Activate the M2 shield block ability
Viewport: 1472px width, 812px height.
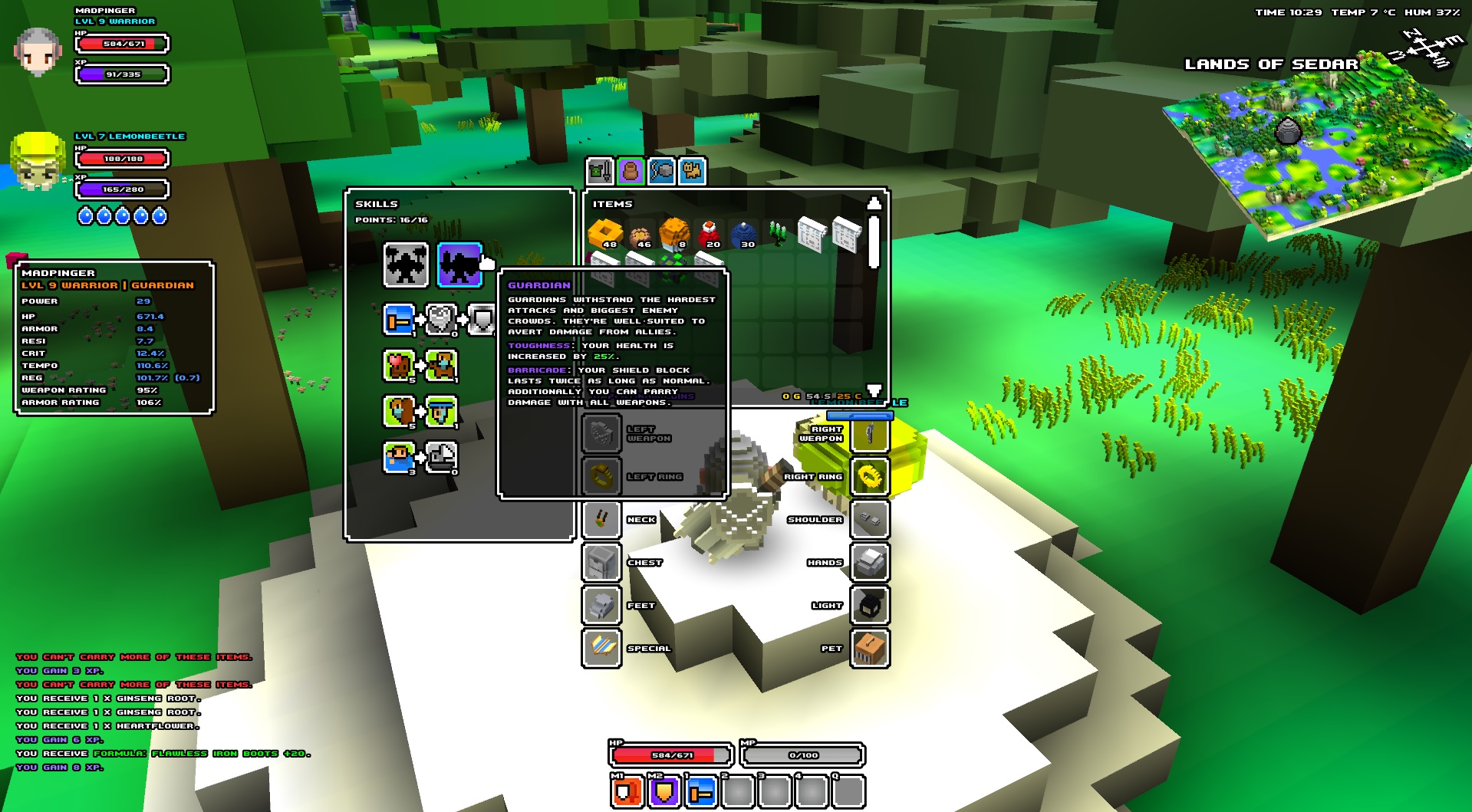pyautogui.click(x=664, y=791)
